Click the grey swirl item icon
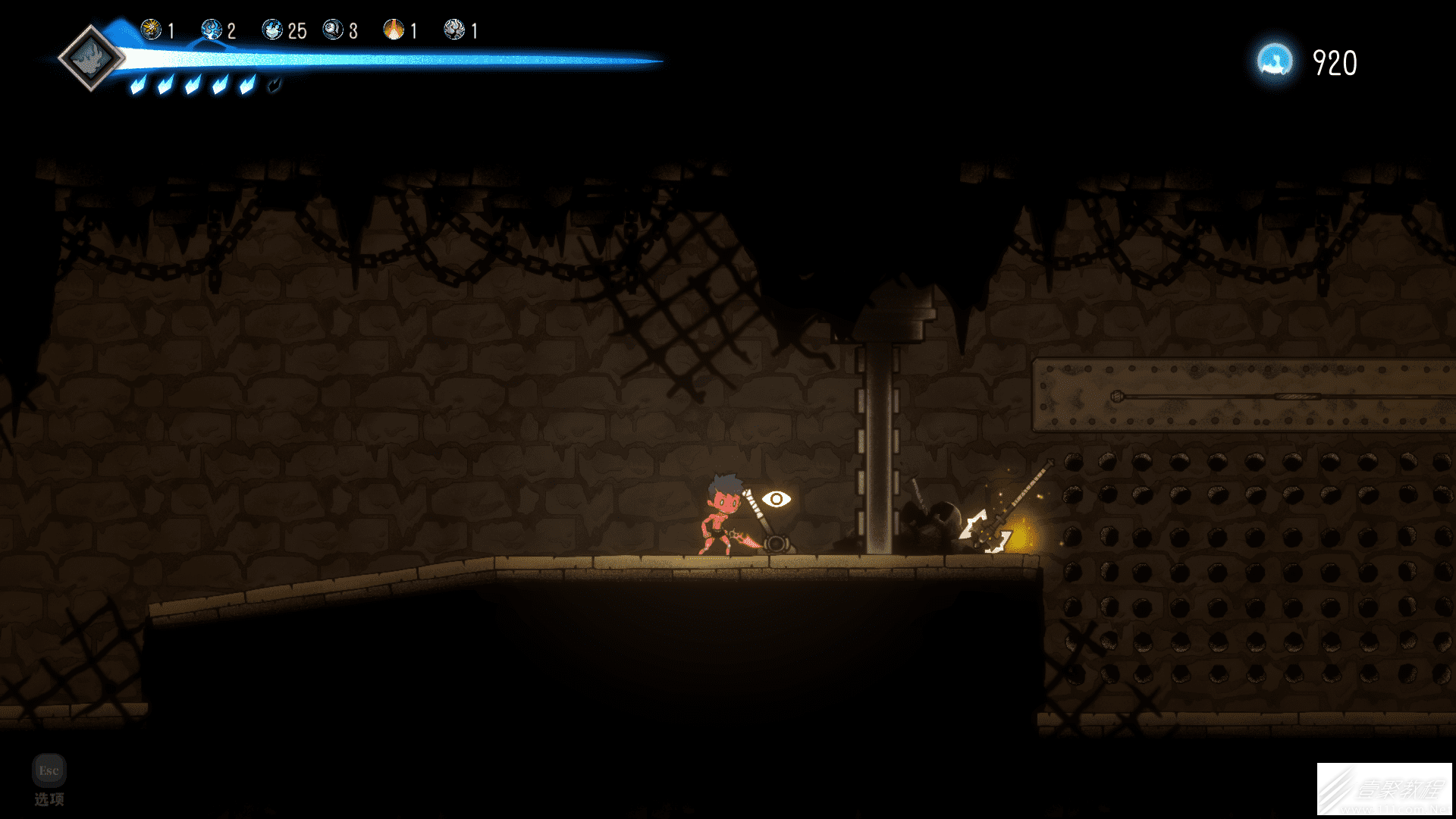This screenshot has height=819, width=1456. pos(453,30)
